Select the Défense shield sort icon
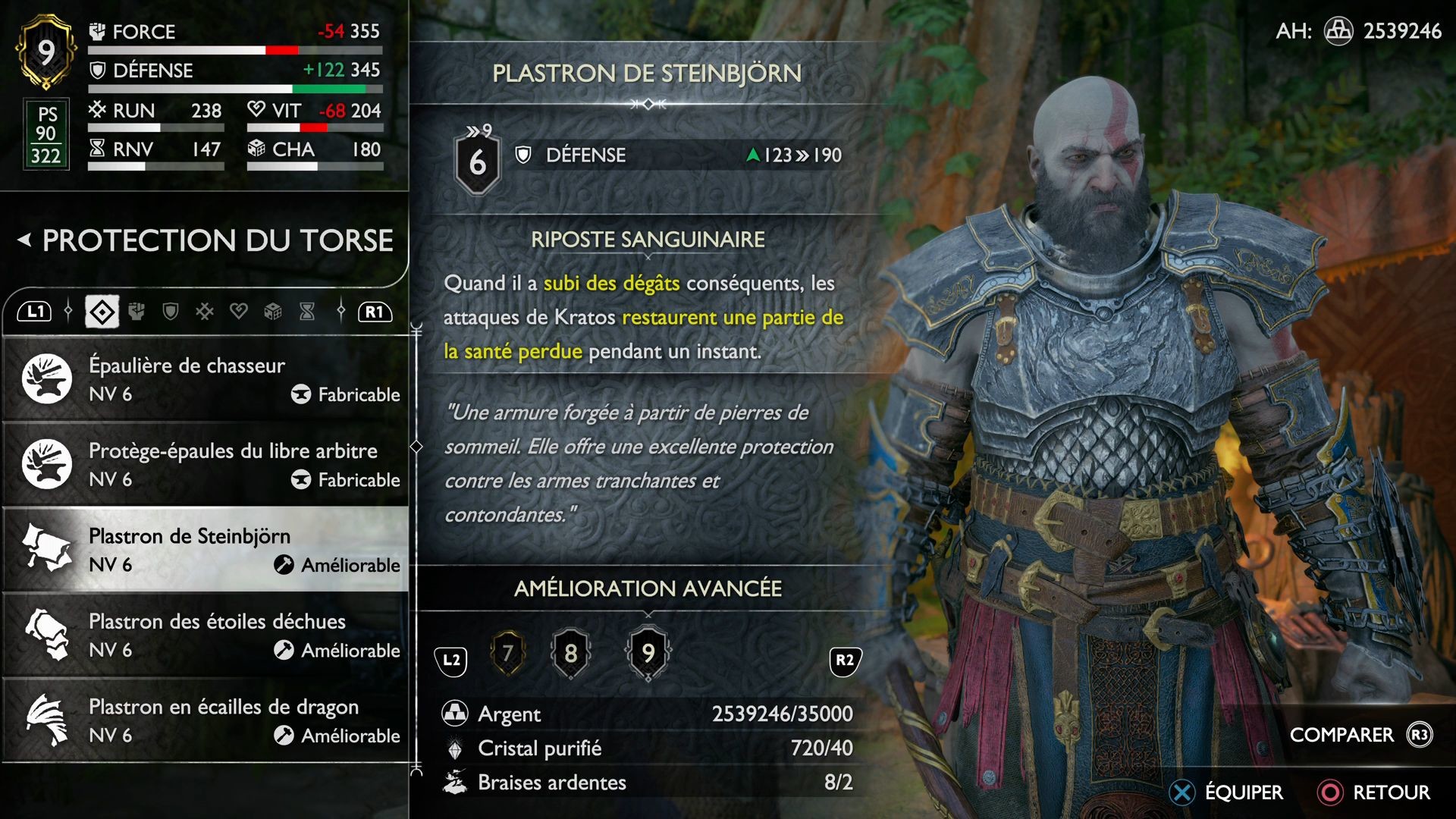1456x819 pixels. click(171, 311)
